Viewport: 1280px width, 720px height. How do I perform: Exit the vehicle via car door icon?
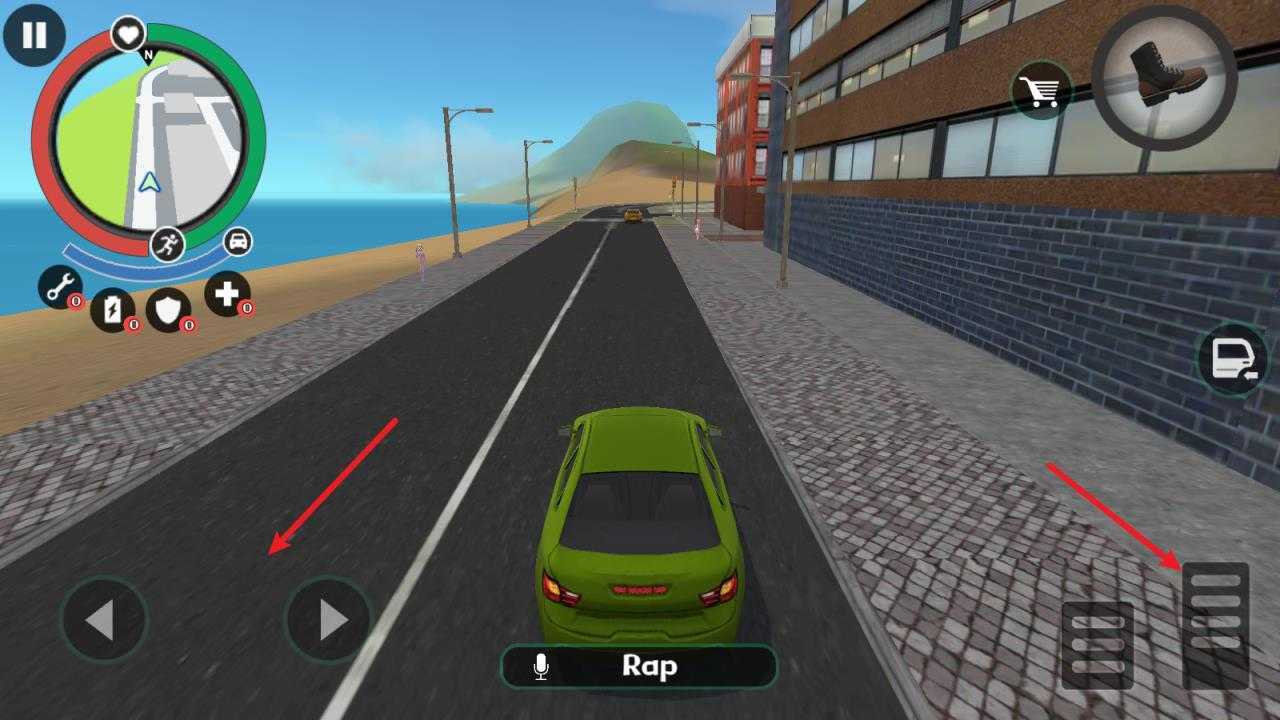[1233, 360]
